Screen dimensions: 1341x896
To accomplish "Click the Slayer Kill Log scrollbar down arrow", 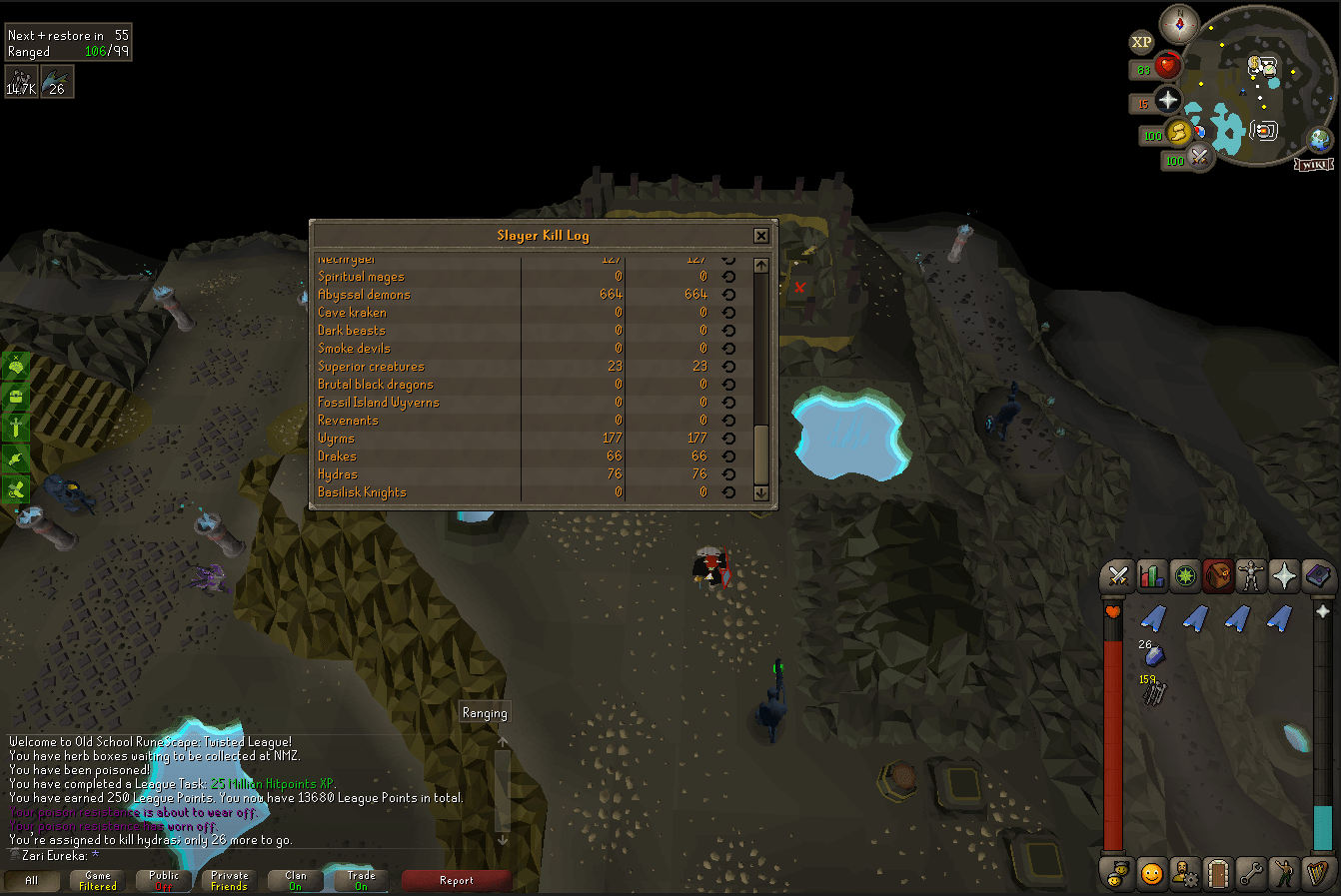I will coord(760,493).
